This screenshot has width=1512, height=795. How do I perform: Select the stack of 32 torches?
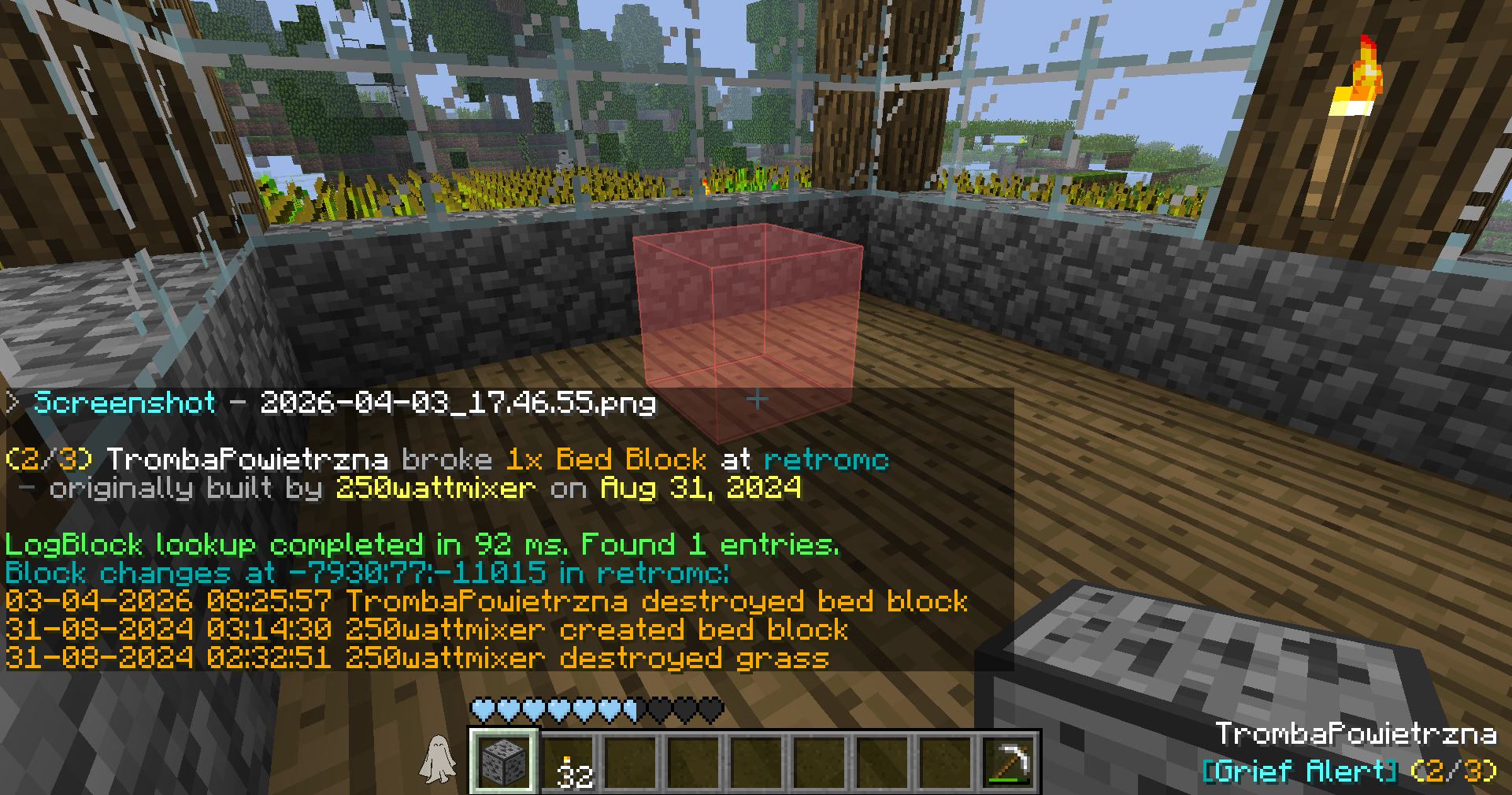(x=567, y=763)
